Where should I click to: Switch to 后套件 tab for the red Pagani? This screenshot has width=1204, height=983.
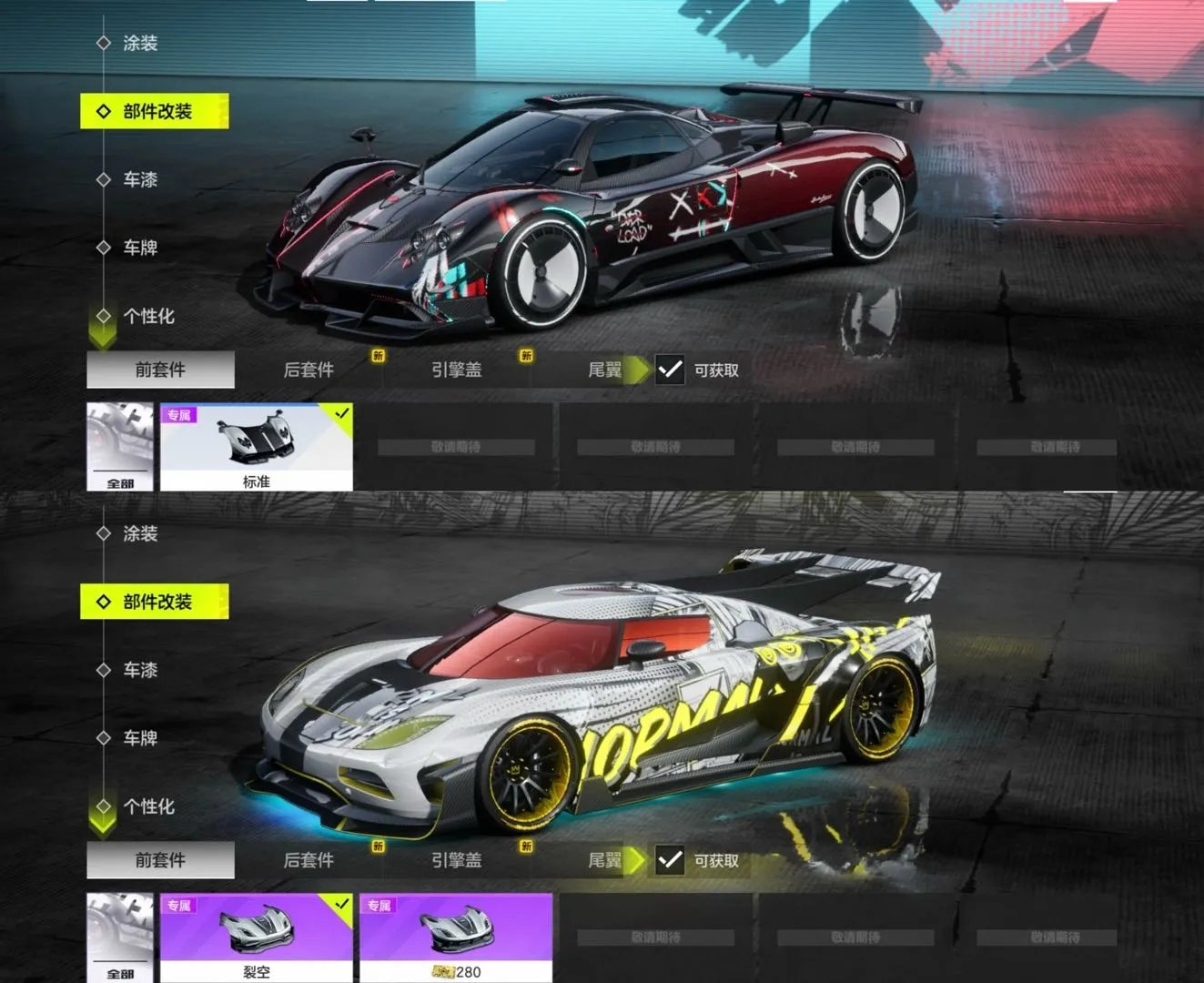click(x=309, y=370)
